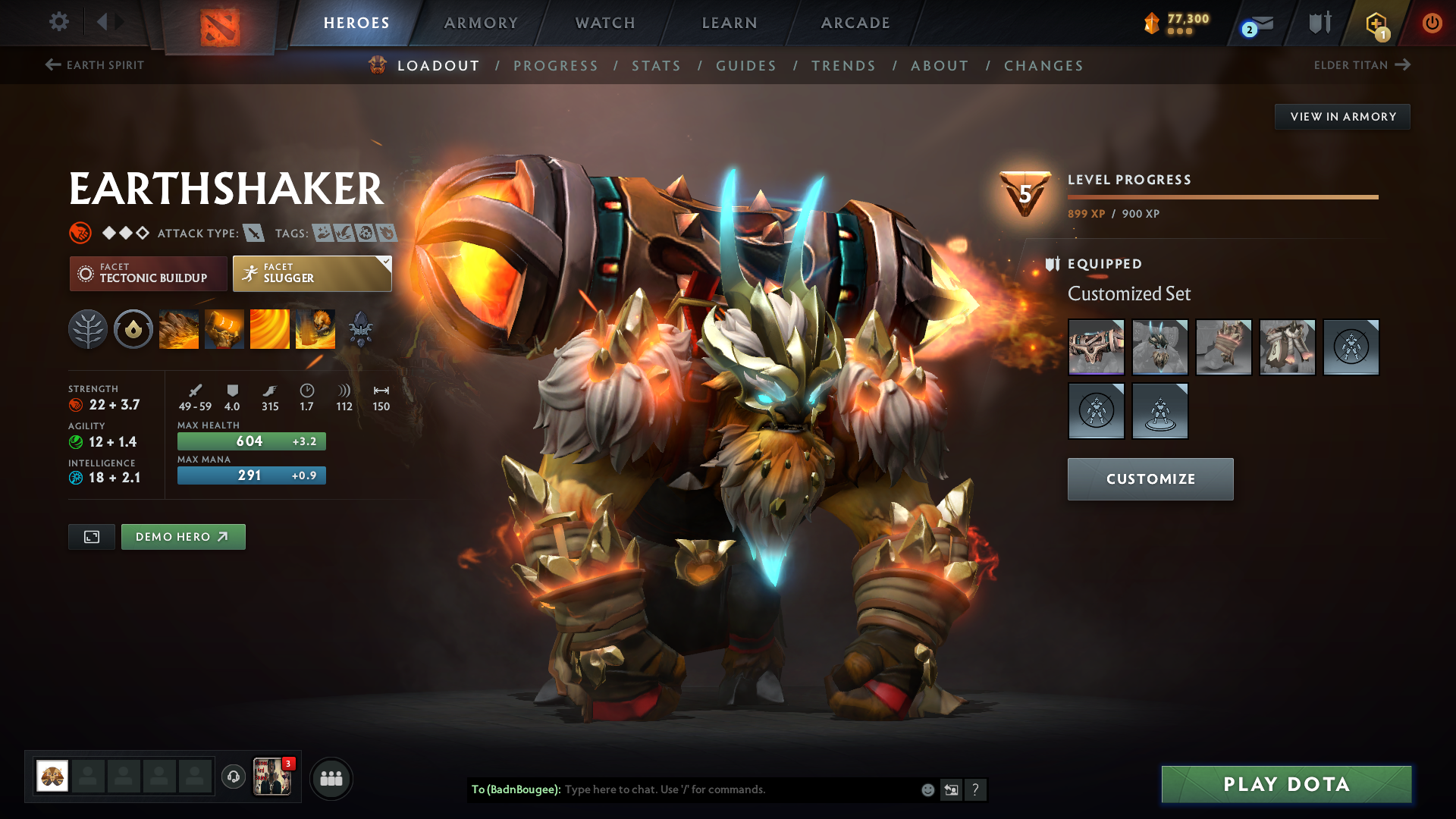
Task: Open the emoticon picker beside chat
Action: pos(927,789)
